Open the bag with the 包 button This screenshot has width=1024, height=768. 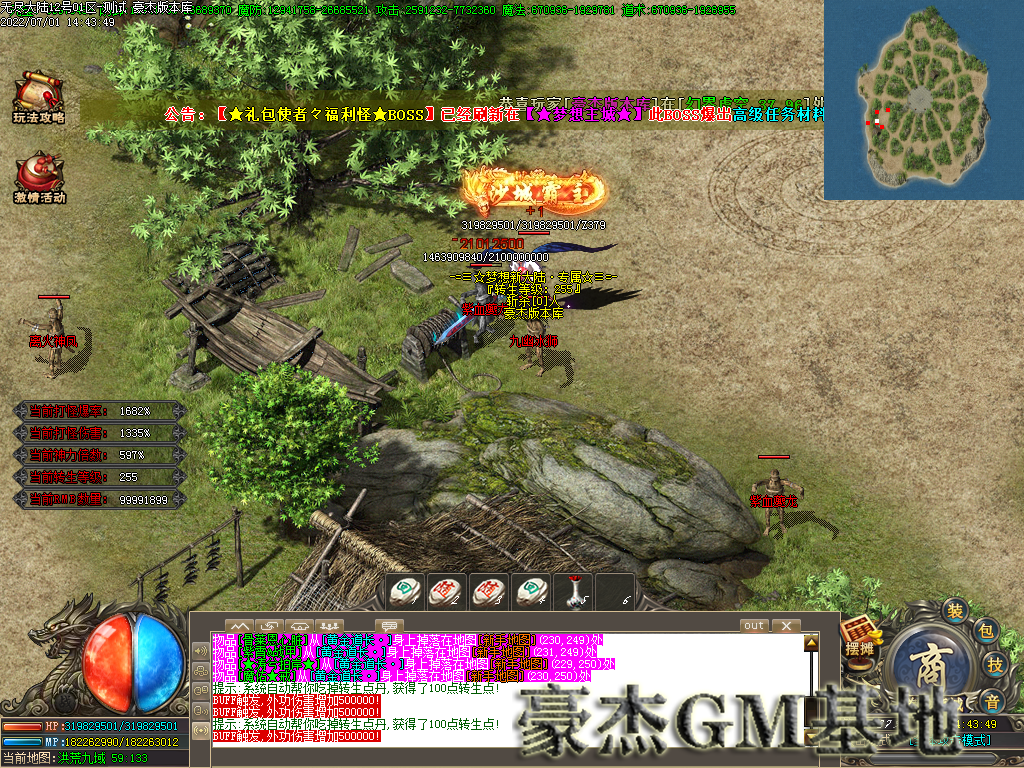(984, 631)
